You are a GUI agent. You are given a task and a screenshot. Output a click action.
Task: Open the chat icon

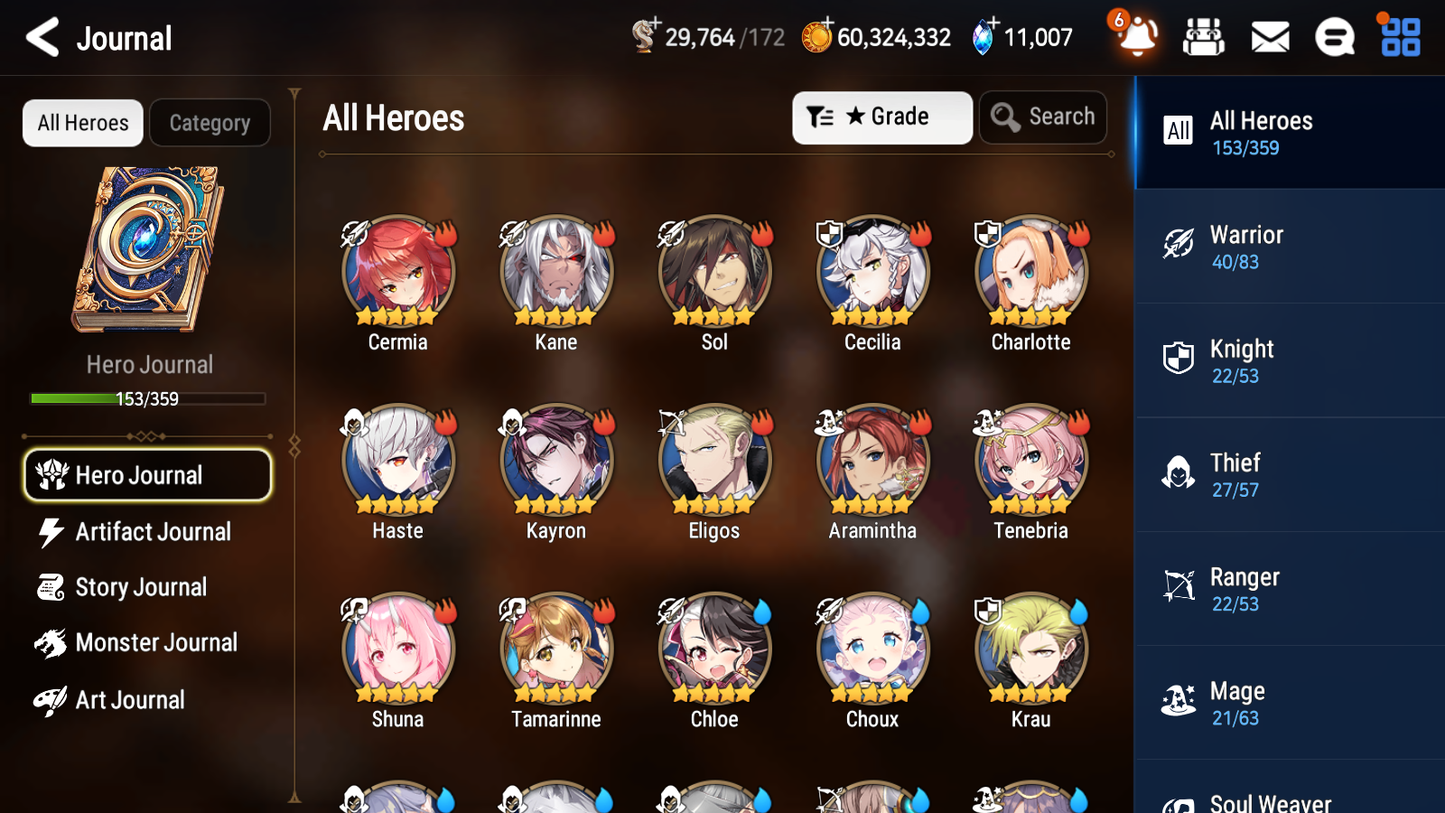pyautogui.click(x=1335, y=35)
